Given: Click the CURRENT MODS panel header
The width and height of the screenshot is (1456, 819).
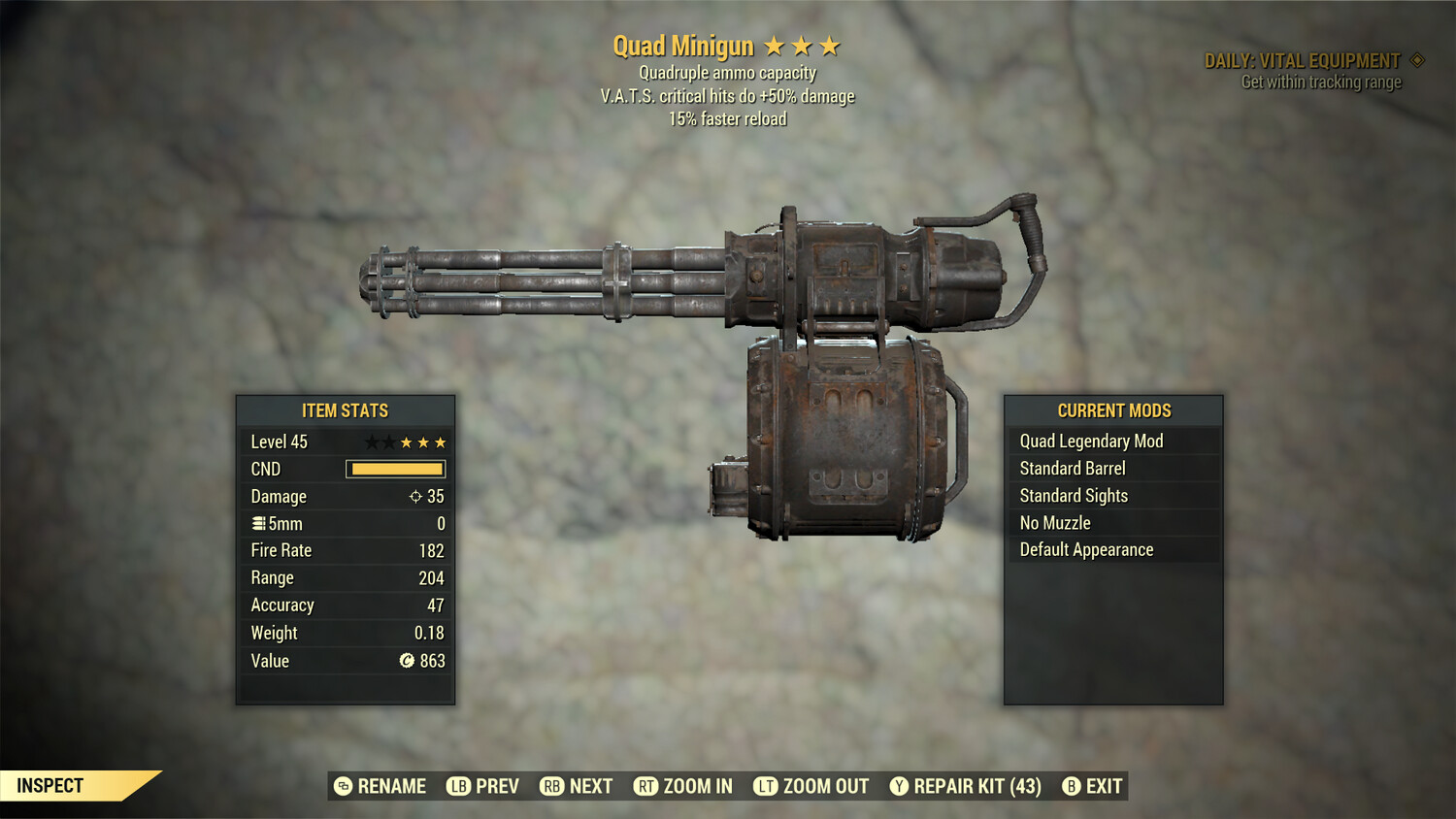Looking at the screenshot, I should click(x=1113, y=409).
